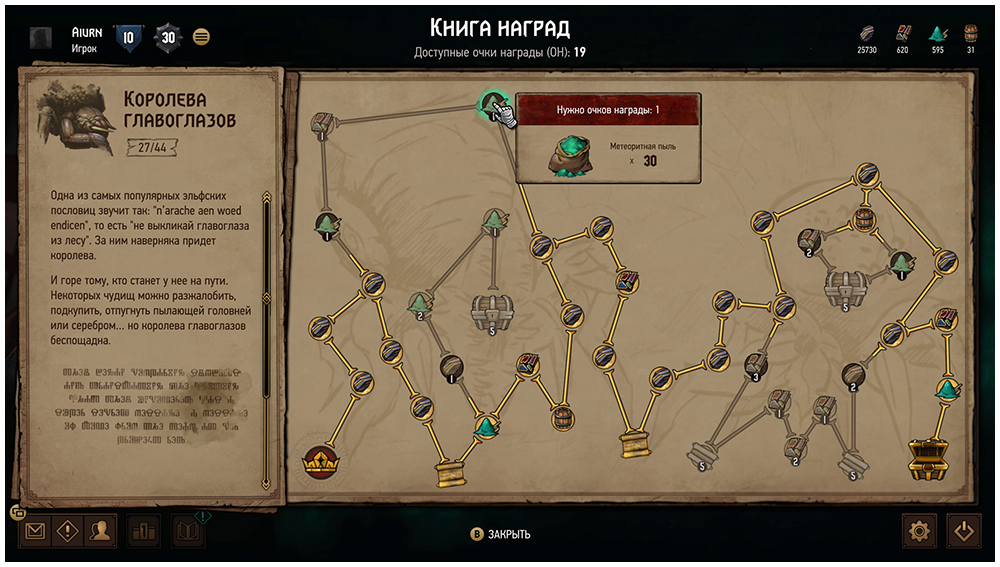
Task: Click the round striped icon beside the player level
Action: click(x=201, y=37)
